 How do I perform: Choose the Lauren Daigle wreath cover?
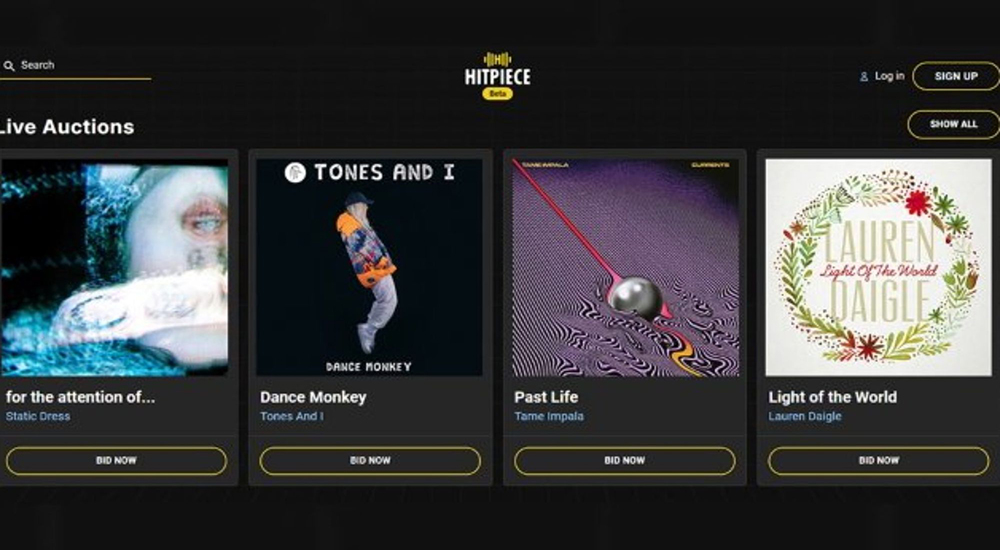point(878,267)
